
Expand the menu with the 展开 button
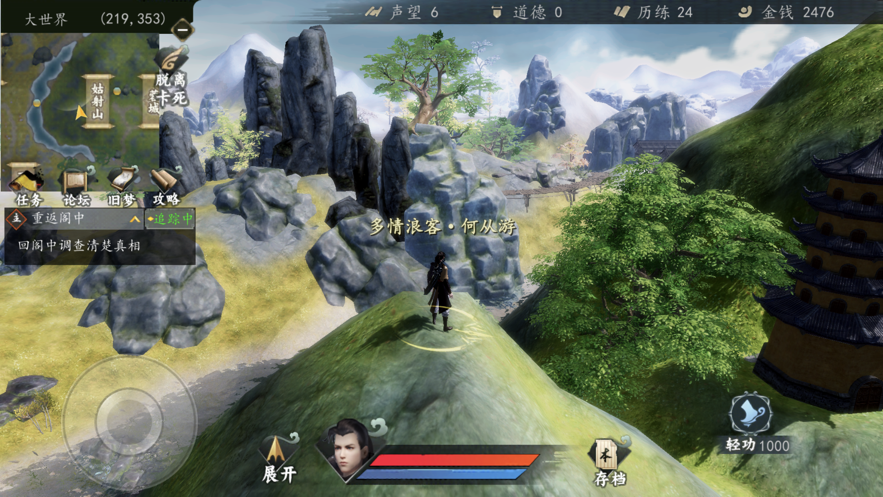[279, 460]
